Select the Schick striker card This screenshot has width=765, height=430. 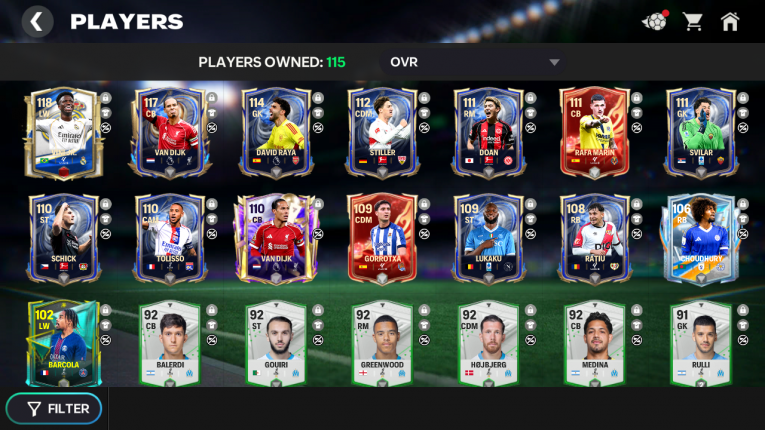(x=61, y=237)
